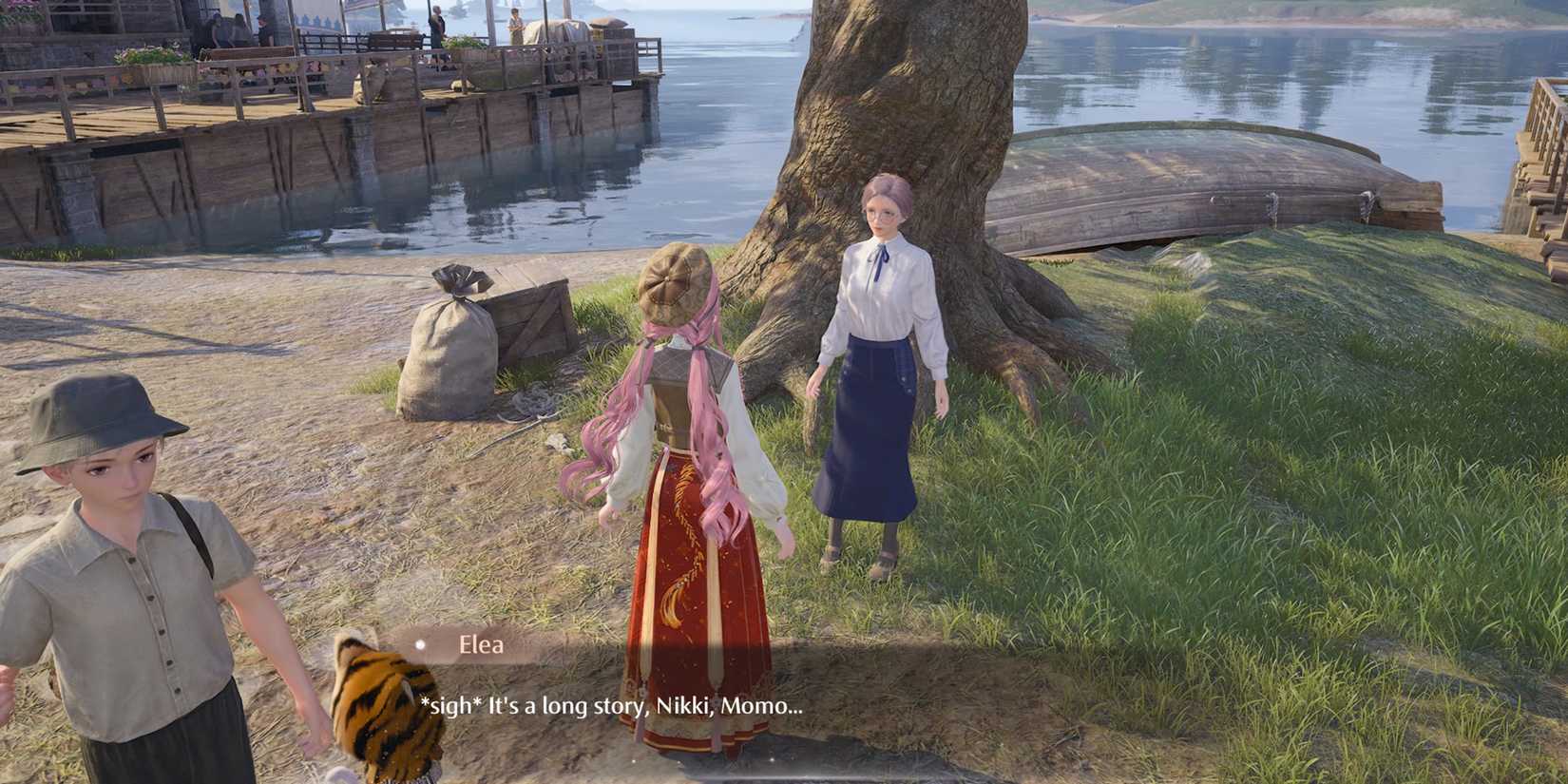
Task: Click the Elea speaker nameplate
Action: tap(480, 645)
